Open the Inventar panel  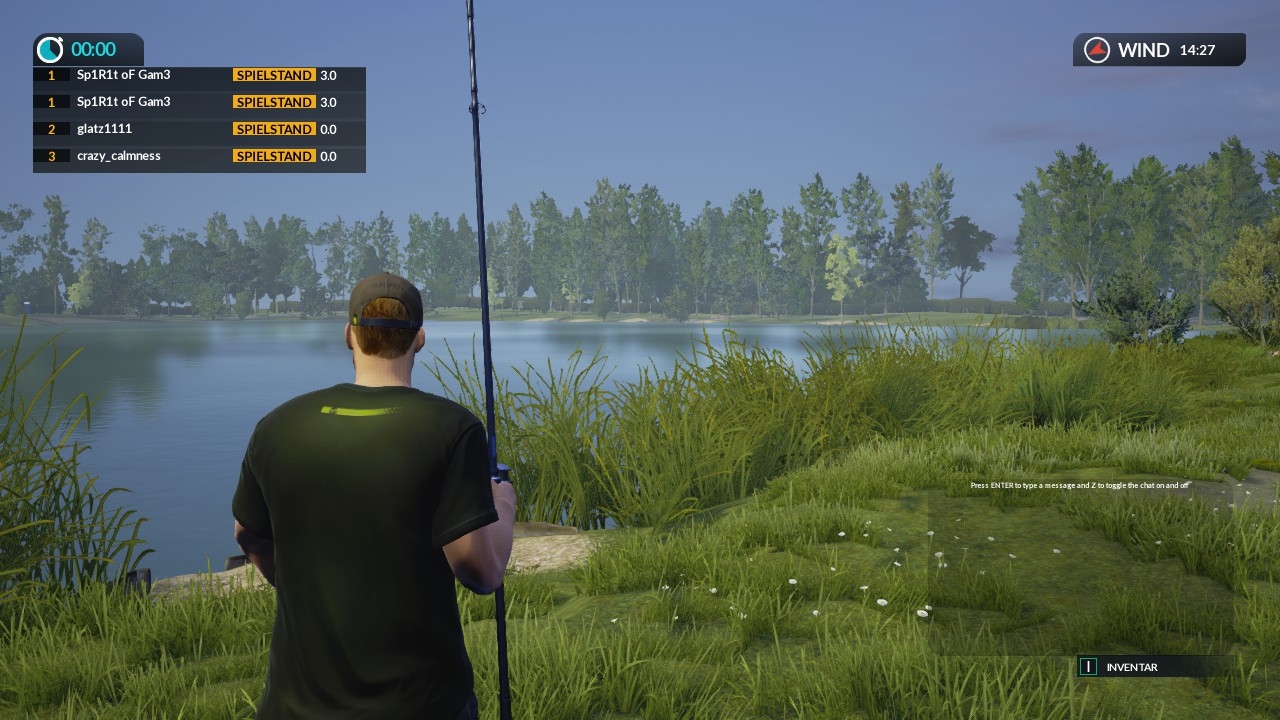coord(1131,667)
